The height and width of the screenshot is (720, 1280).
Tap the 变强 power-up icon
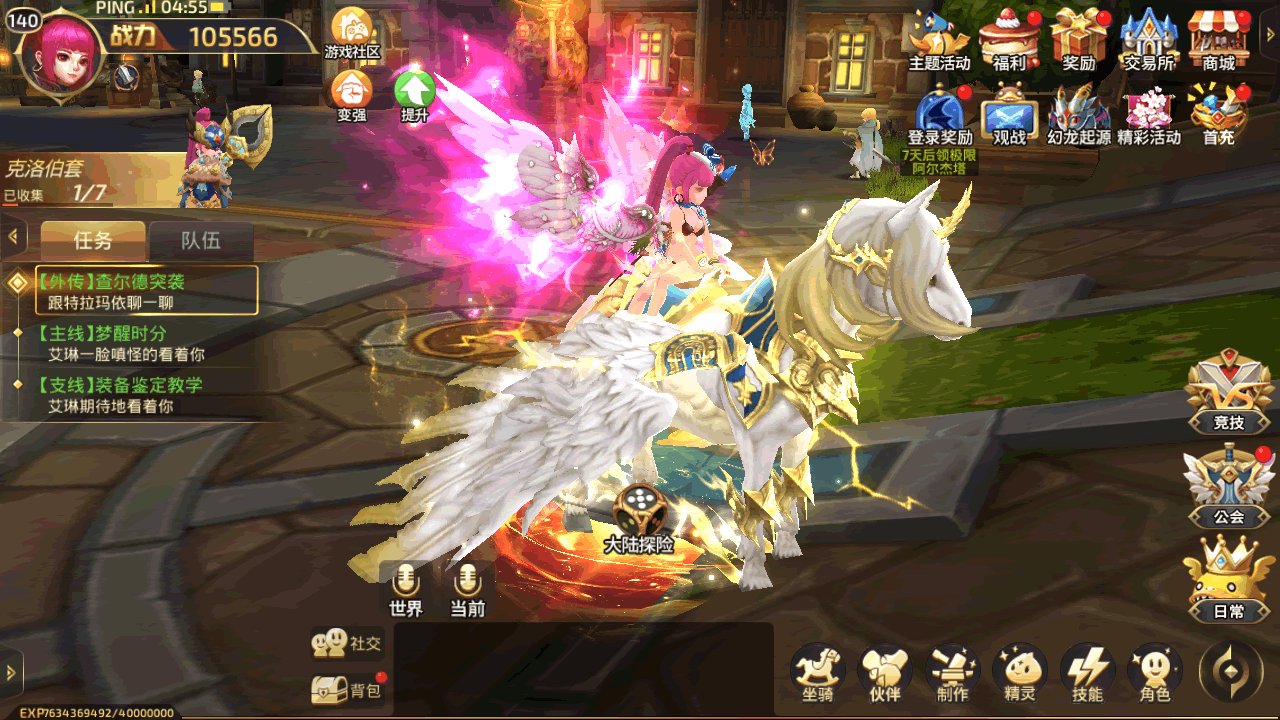[x=351, y=94]
